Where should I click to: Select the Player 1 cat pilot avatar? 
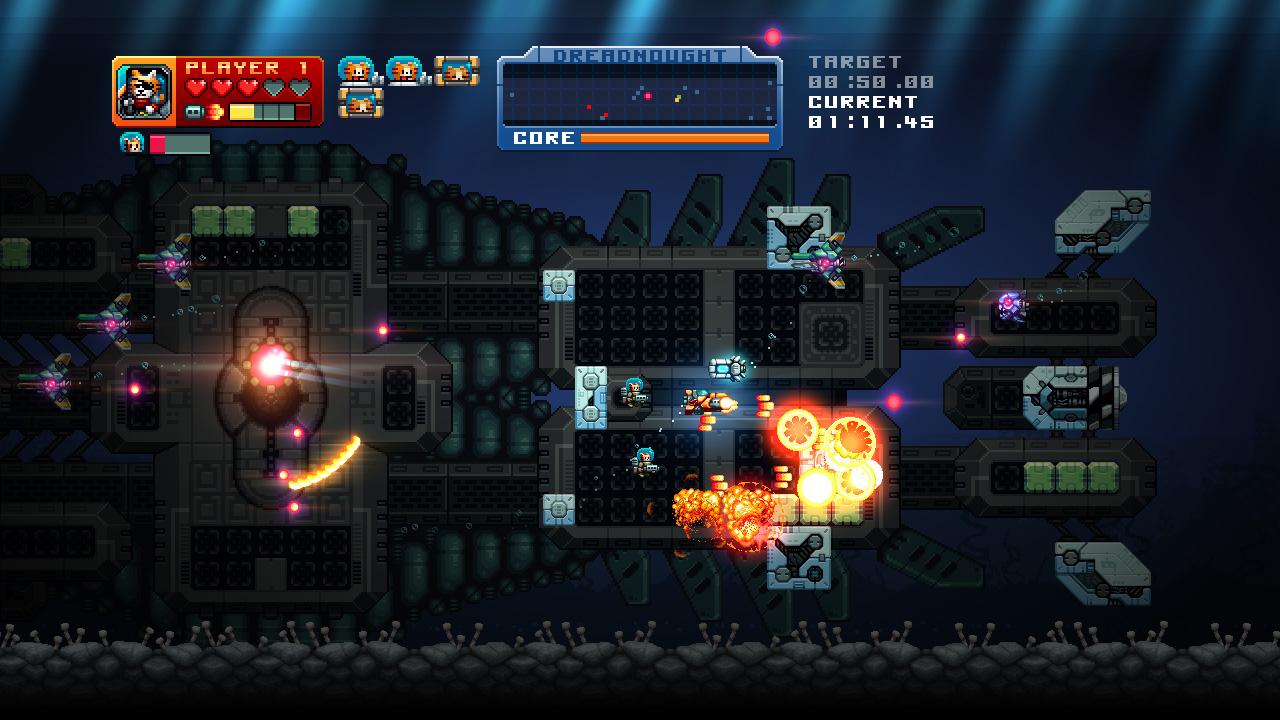pos(143,90)
